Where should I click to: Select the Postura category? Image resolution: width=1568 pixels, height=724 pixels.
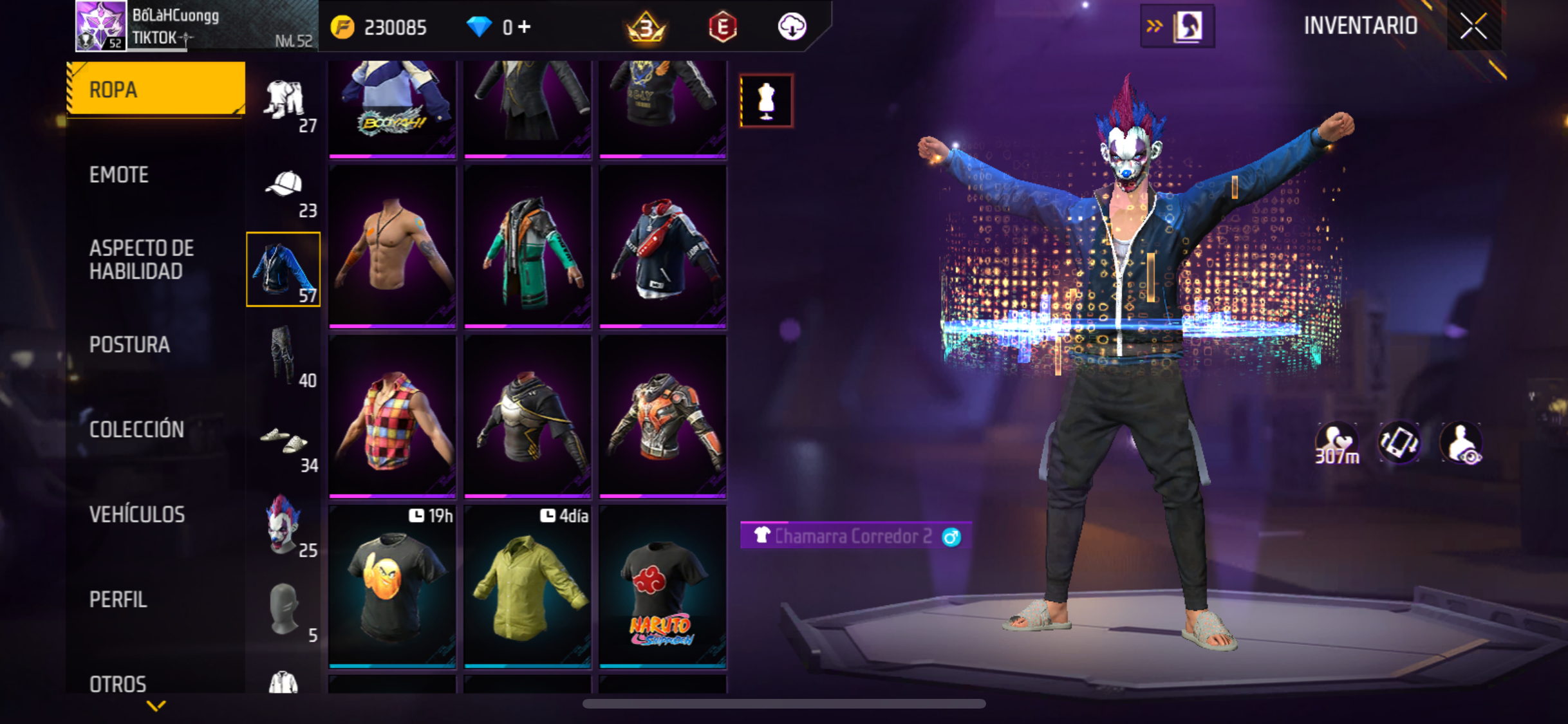pyautogui.click(x=129, y=344)
